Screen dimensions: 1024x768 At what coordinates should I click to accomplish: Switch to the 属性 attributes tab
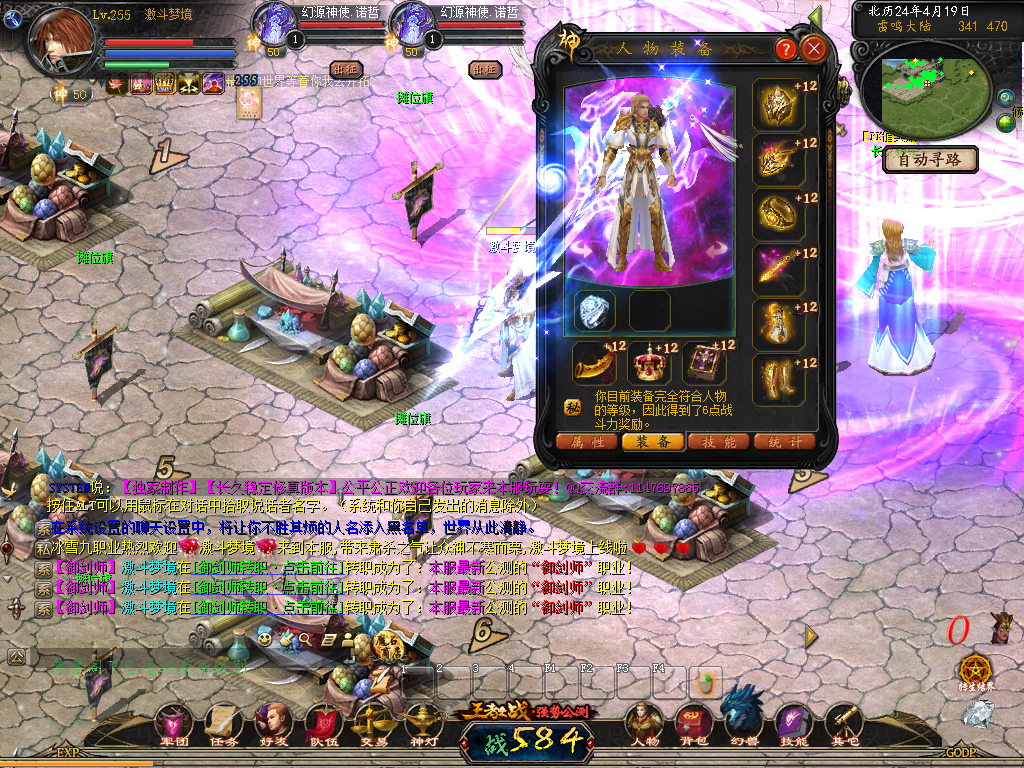[x=587, y=441]
